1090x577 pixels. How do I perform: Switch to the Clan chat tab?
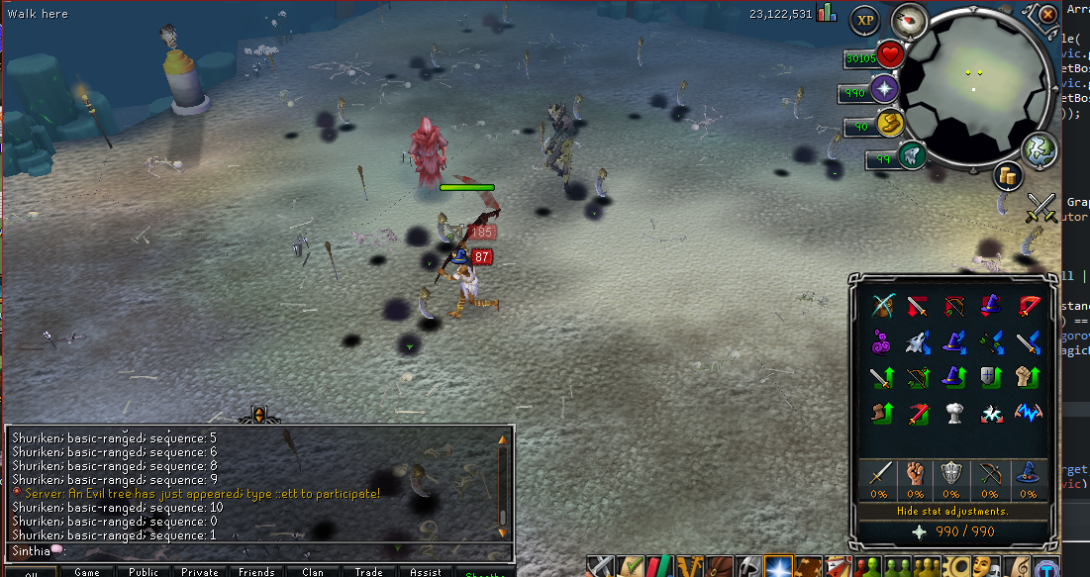(x=312, y=572)
